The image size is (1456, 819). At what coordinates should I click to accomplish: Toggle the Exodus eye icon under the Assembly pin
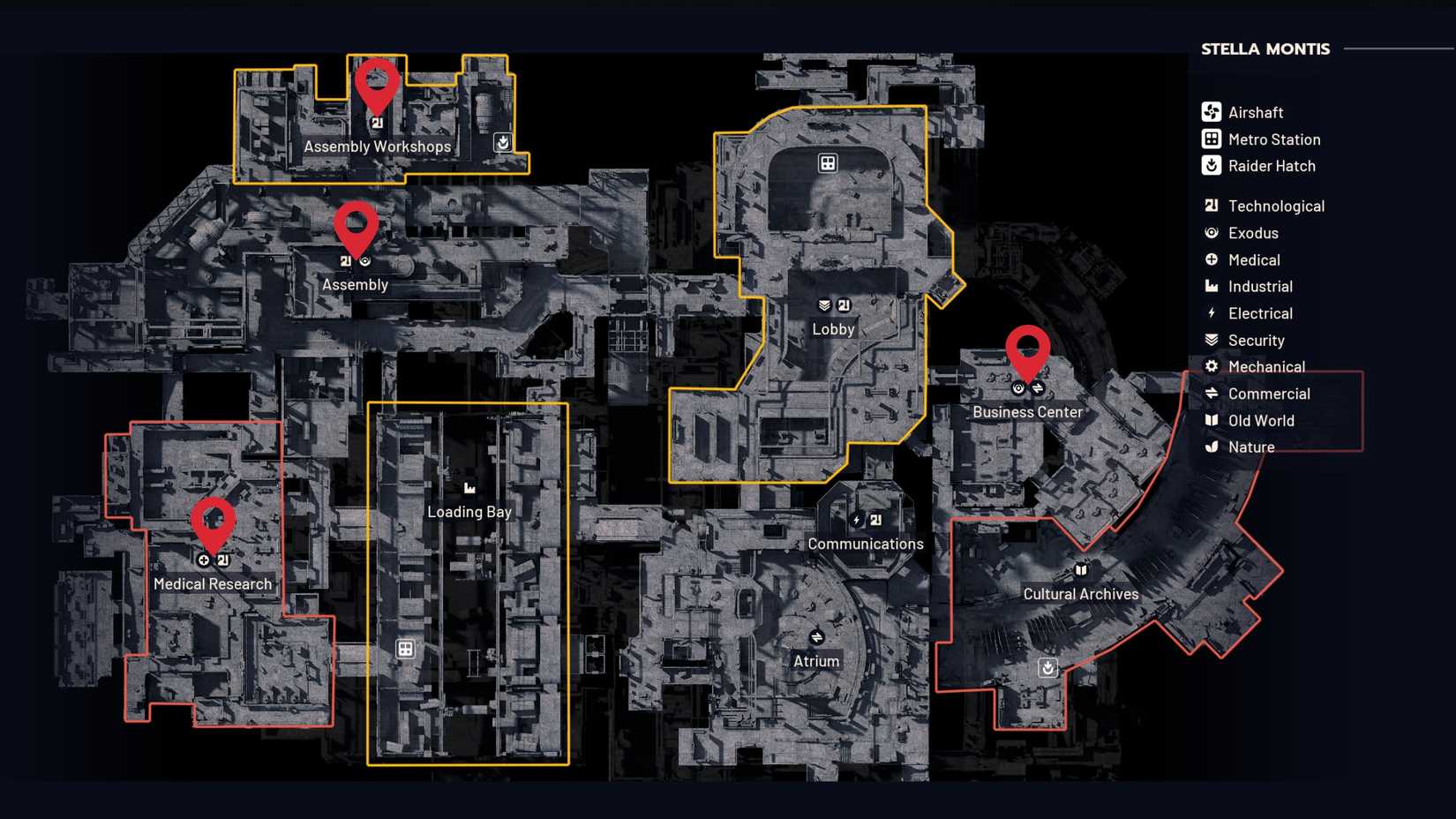point(365,260)
